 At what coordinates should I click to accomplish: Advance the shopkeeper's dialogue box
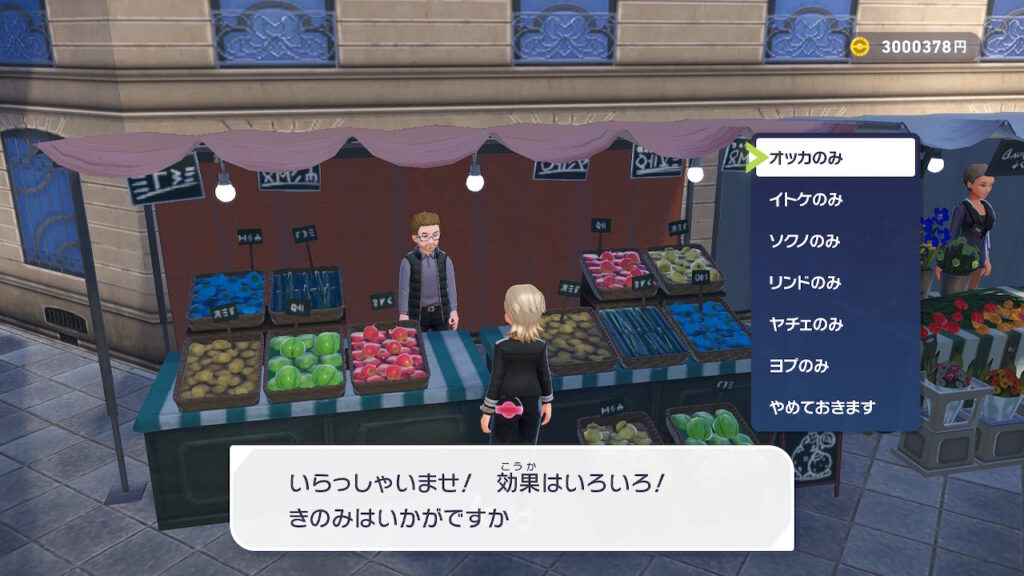(x=511, y=497)
